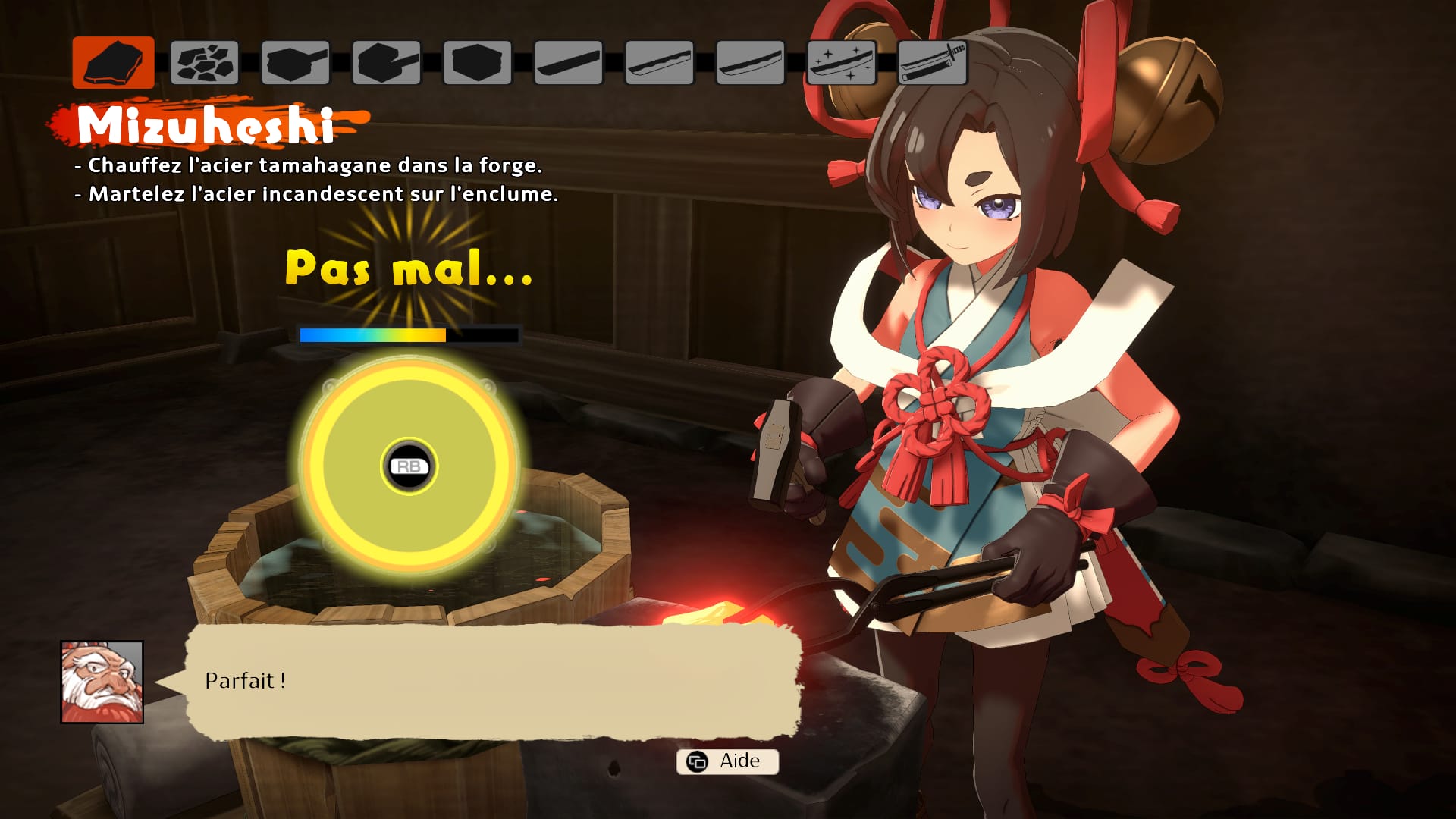Viewport: 1456px width, 819px height.
Task: Open the Aide help button
Action: (727, 761)
